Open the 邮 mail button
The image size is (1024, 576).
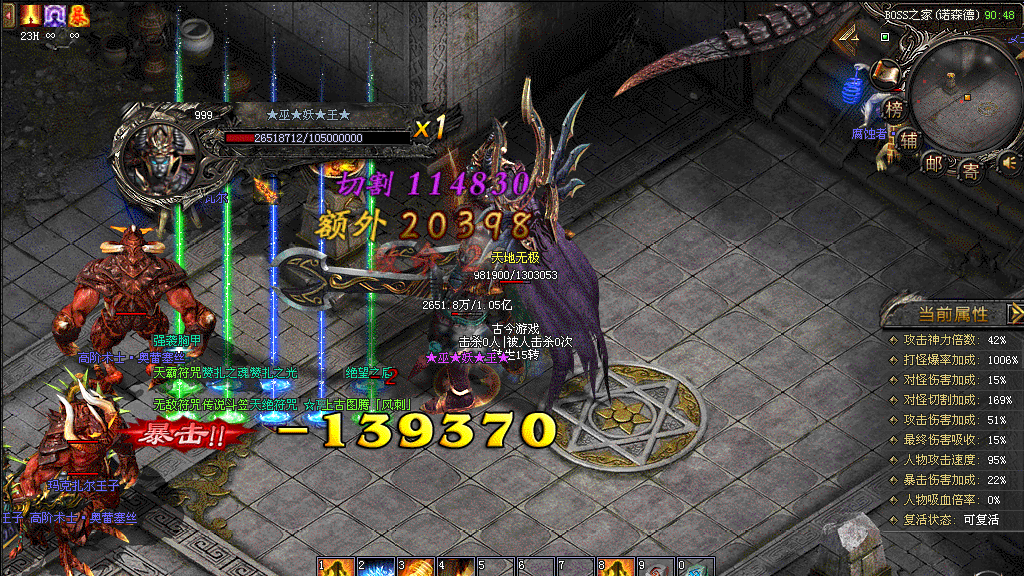(x=935, y=163)
